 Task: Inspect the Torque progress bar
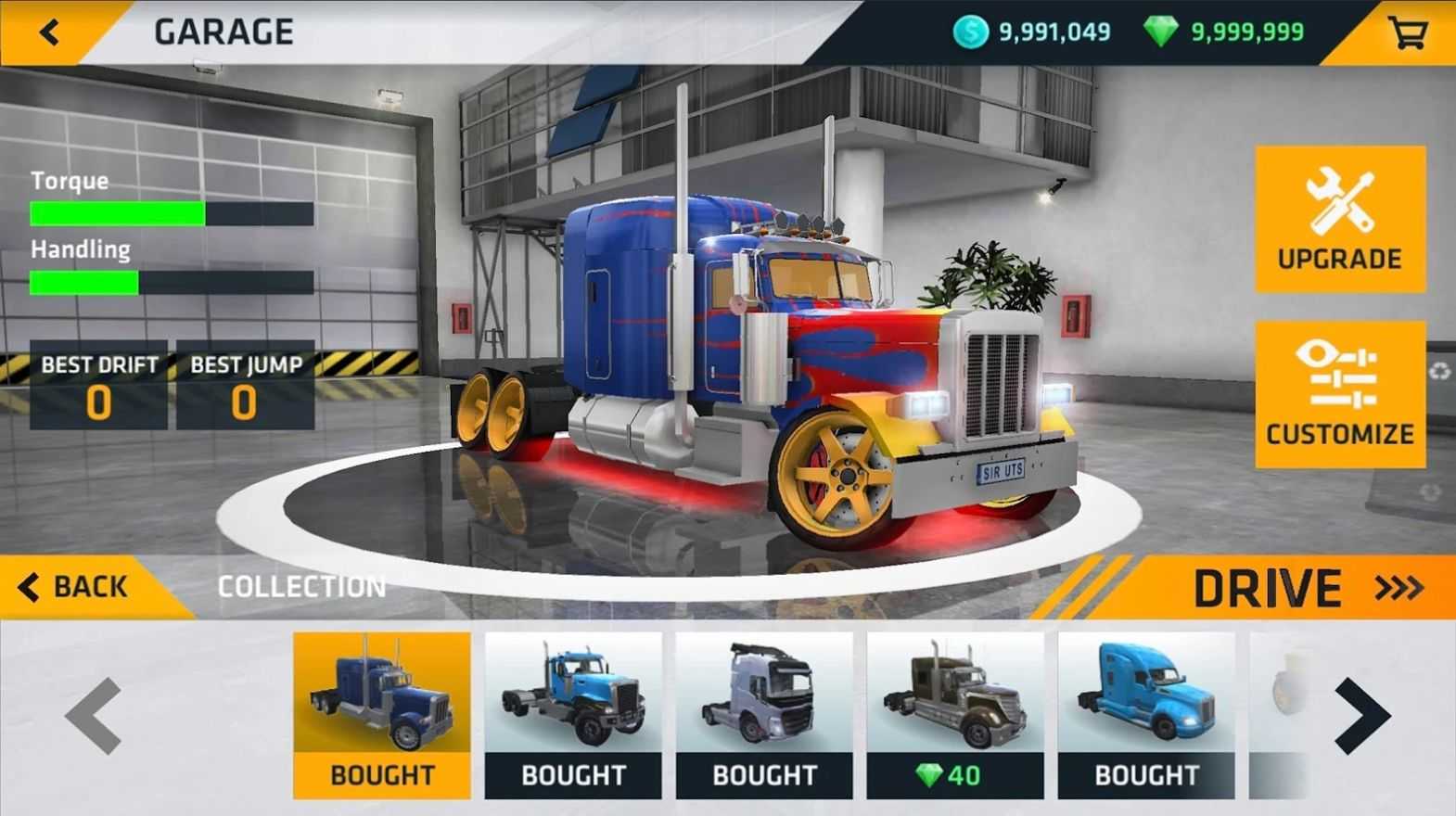point(171,211)
